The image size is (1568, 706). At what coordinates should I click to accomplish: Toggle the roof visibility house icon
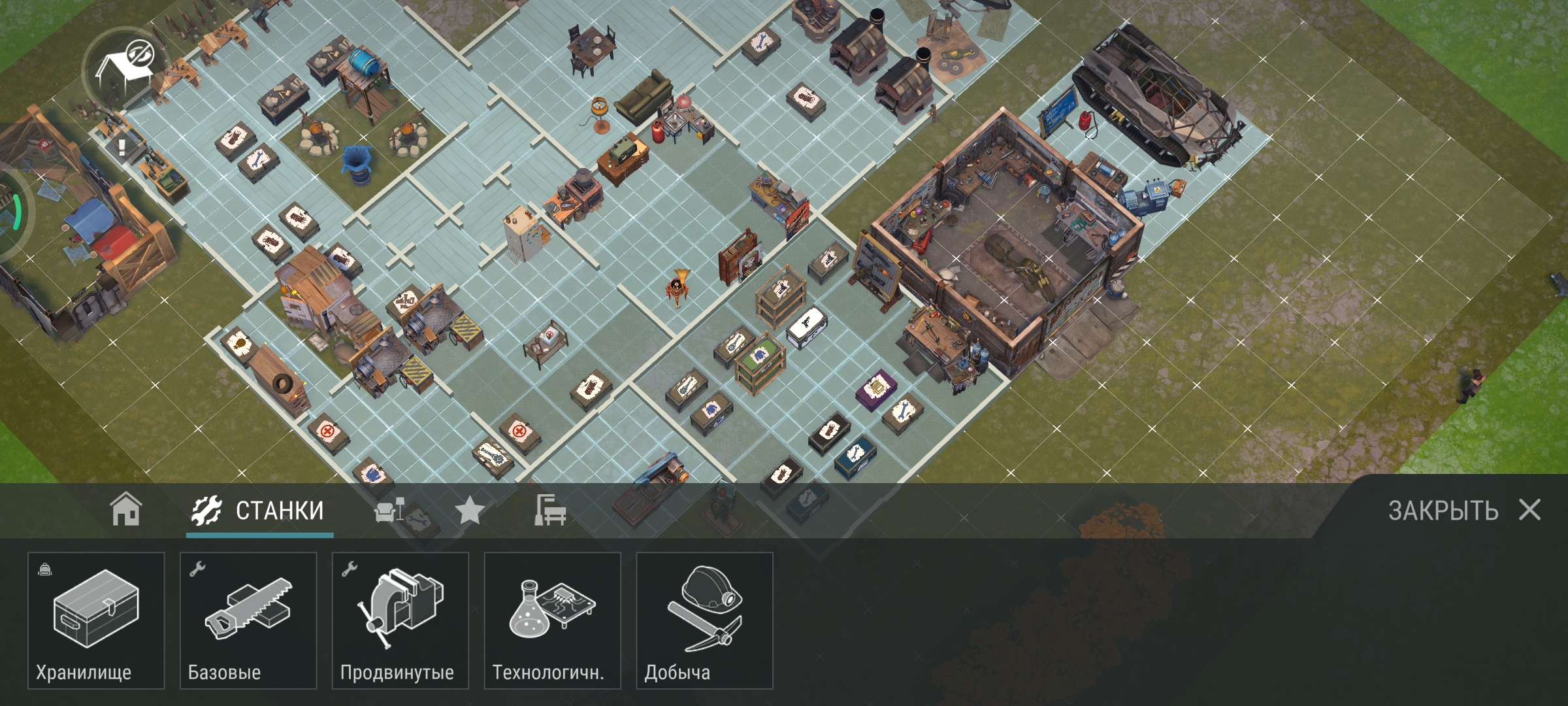tap(125, 67)
